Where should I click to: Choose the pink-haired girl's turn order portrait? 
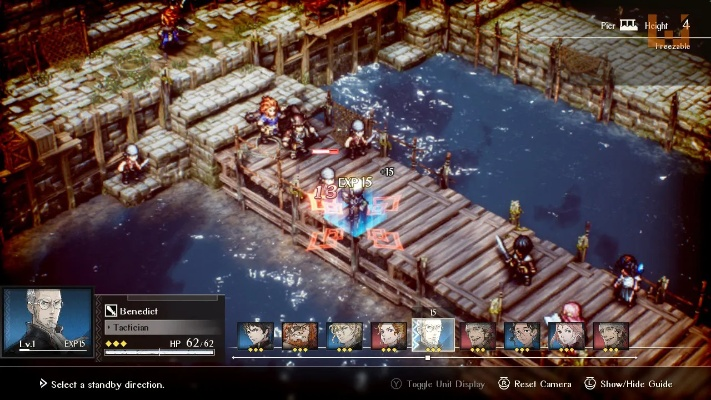tap(568, 336)
